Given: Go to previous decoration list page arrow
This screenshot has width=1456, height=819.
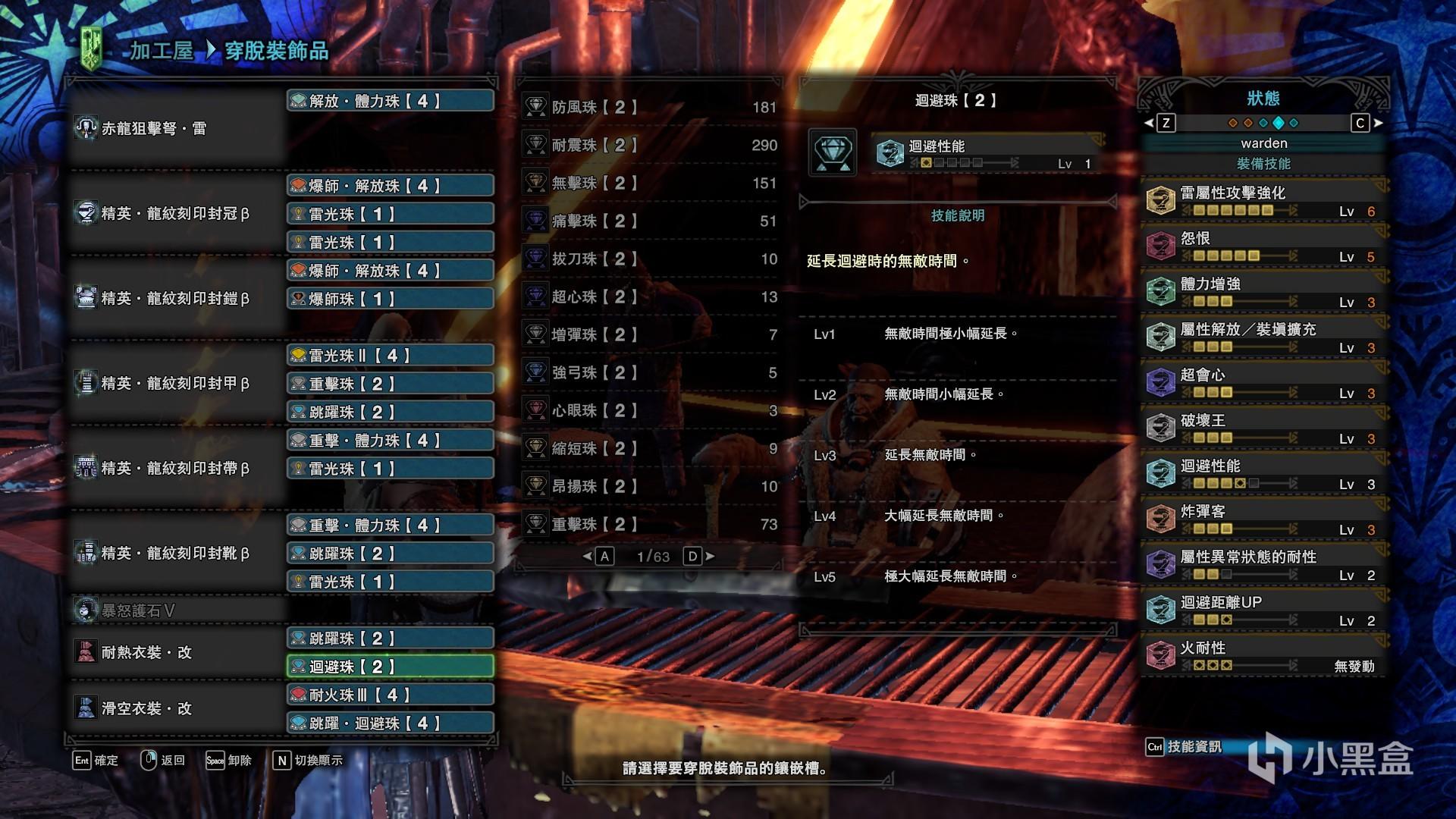Looking at the screenshot, I should point(587,557).
